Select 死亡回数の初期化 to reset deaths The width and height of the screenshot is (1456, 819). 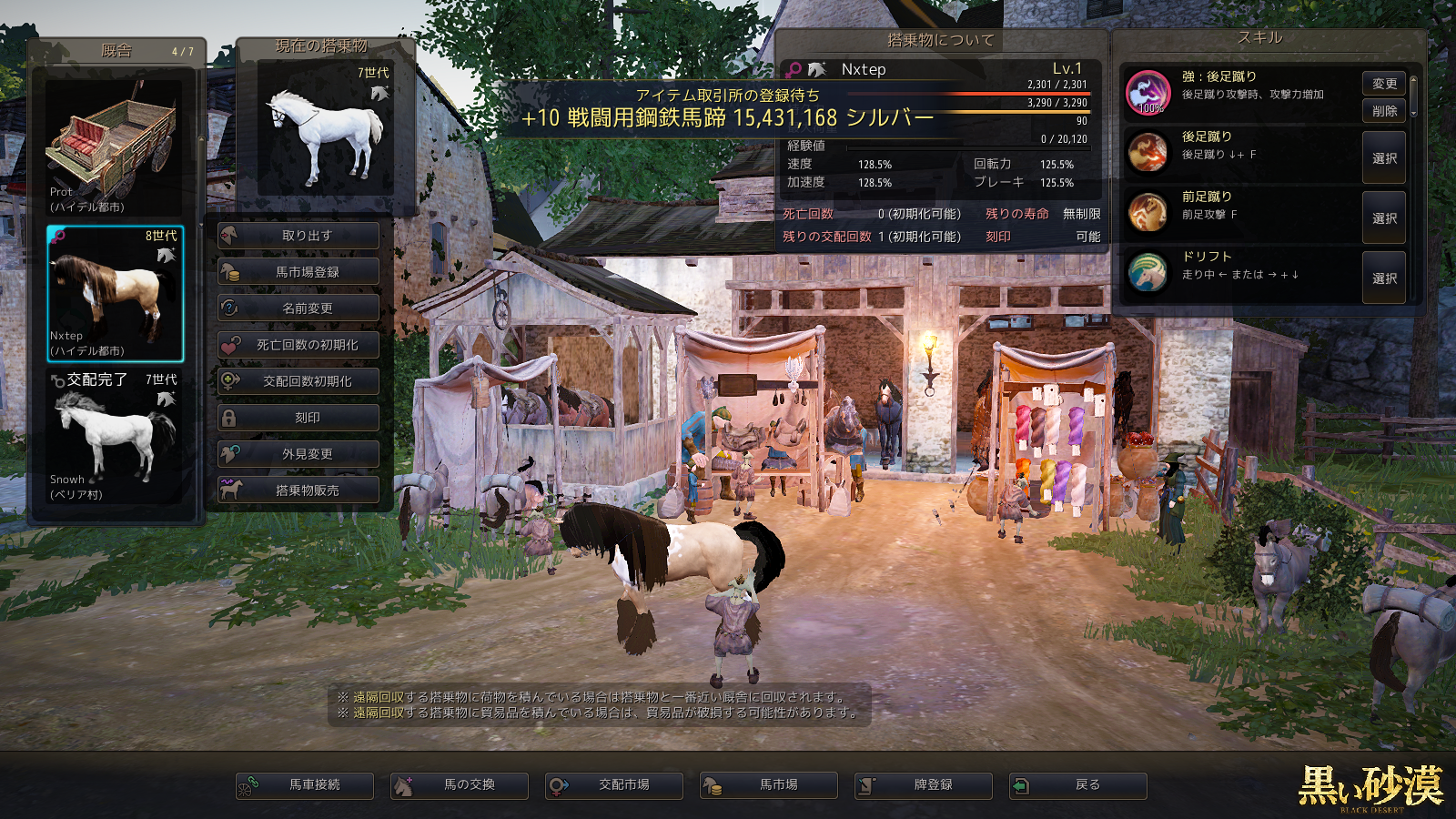click(x=298, y=345)
